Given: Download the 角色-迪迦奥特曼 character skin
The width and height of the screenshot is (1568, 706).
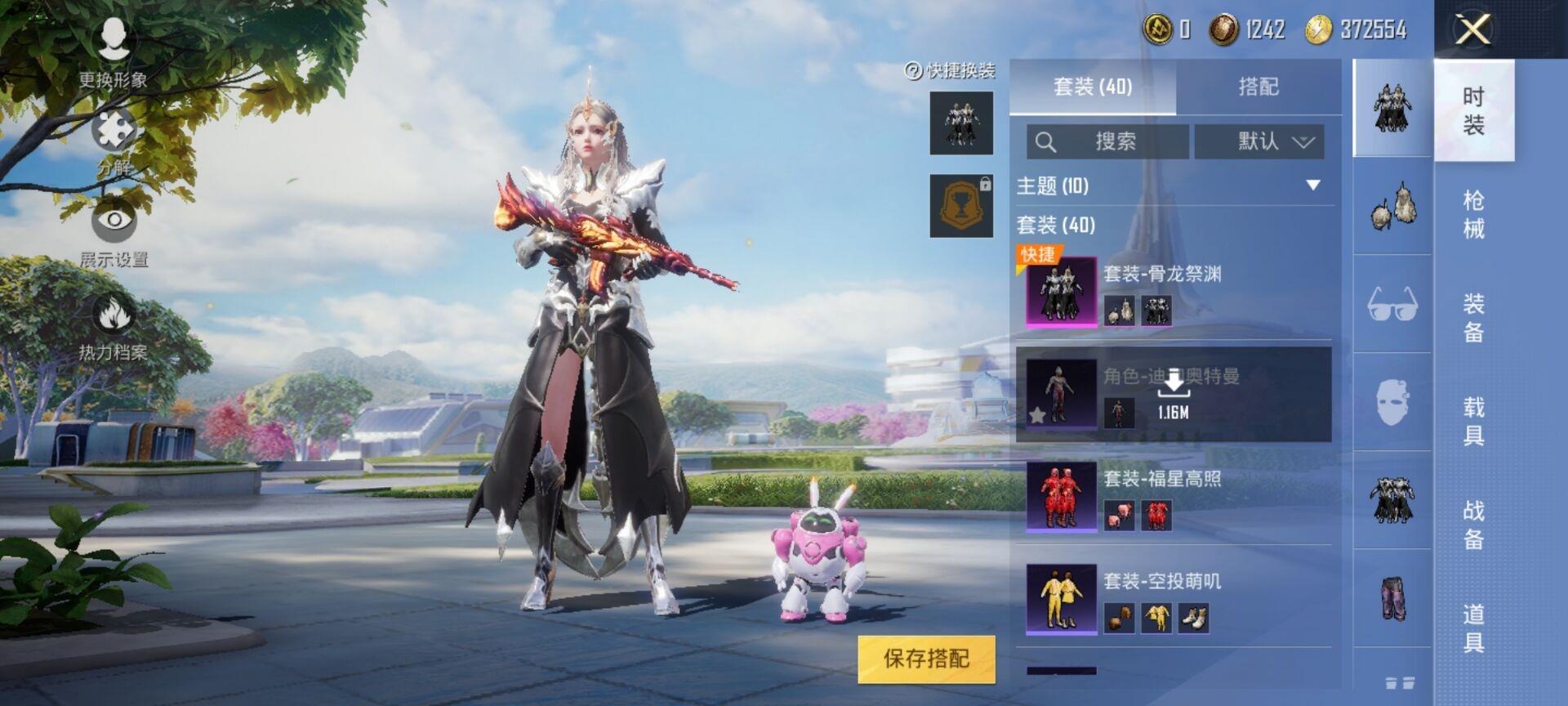Looking at the screenshot, I should click(x=1174, y=394).
